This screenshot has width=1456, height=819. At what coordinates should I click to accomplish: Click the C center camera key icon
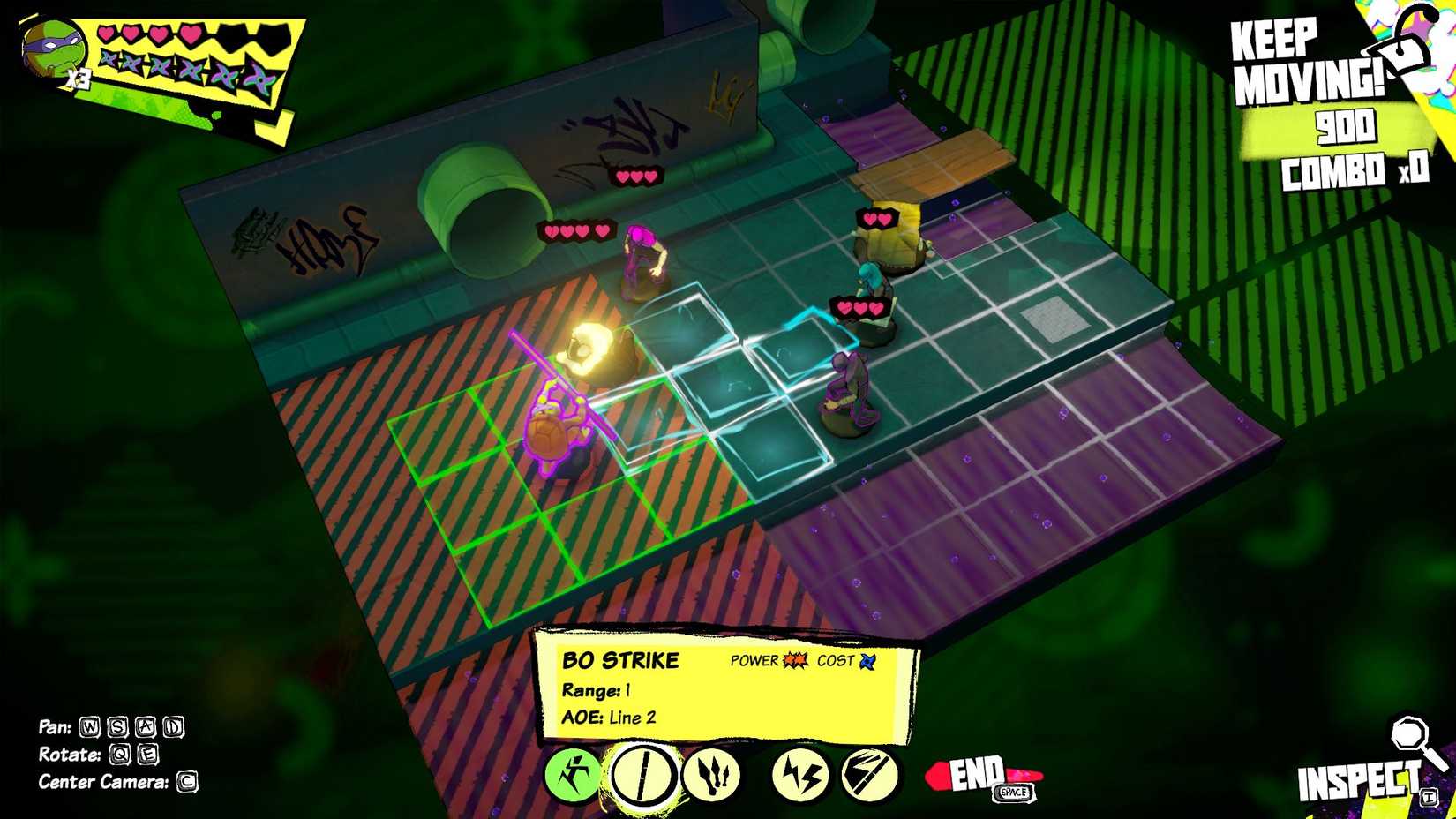point(189,782)
